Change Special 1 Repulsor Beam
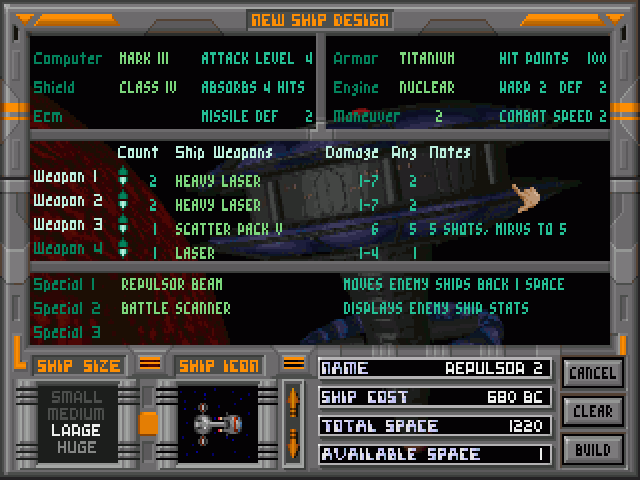This screenshot has height=480, width=640. point(169,284)
